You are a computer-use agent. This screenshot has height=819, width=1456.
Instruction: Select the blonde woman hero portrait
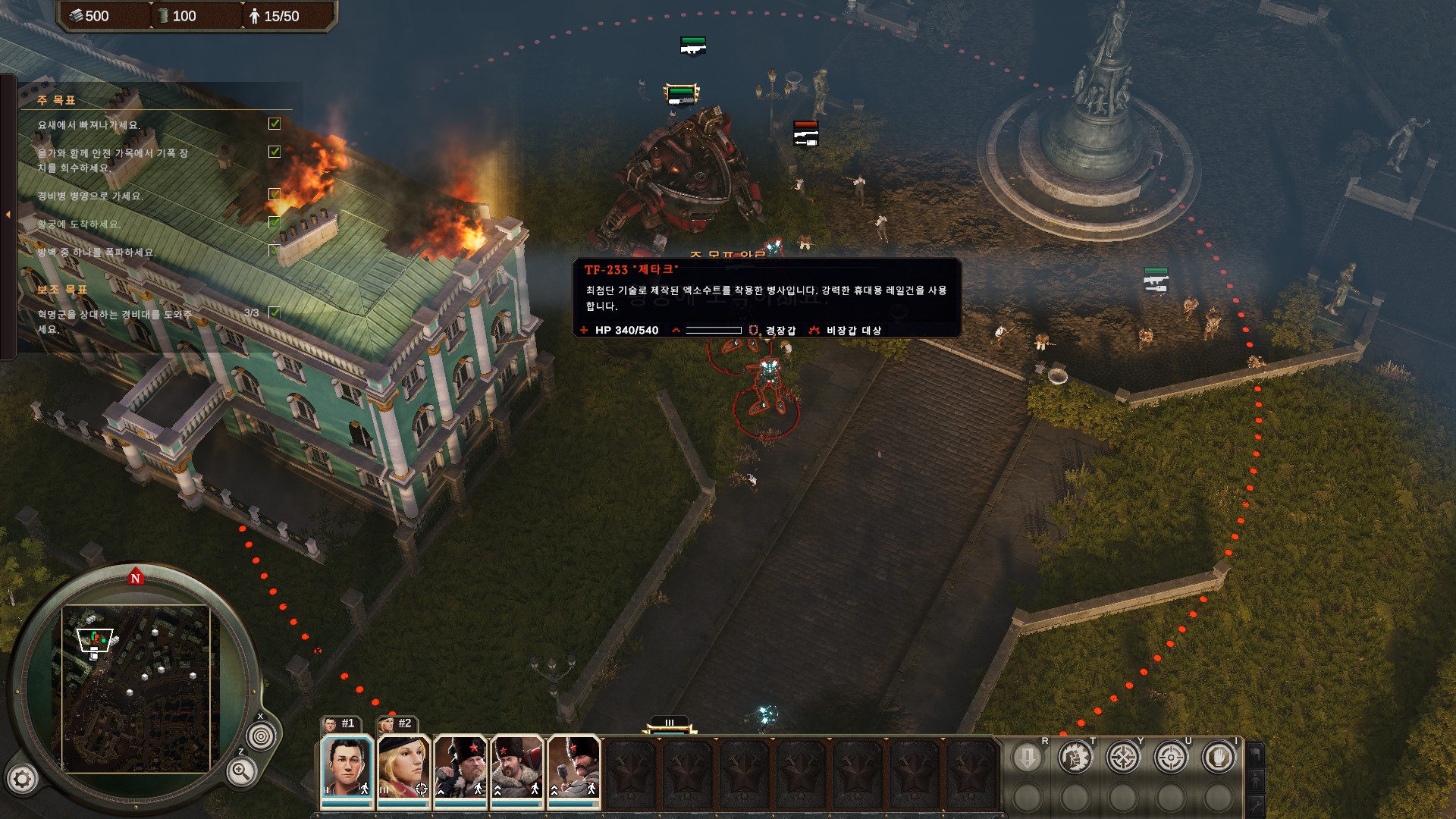[x=403, y=767]
